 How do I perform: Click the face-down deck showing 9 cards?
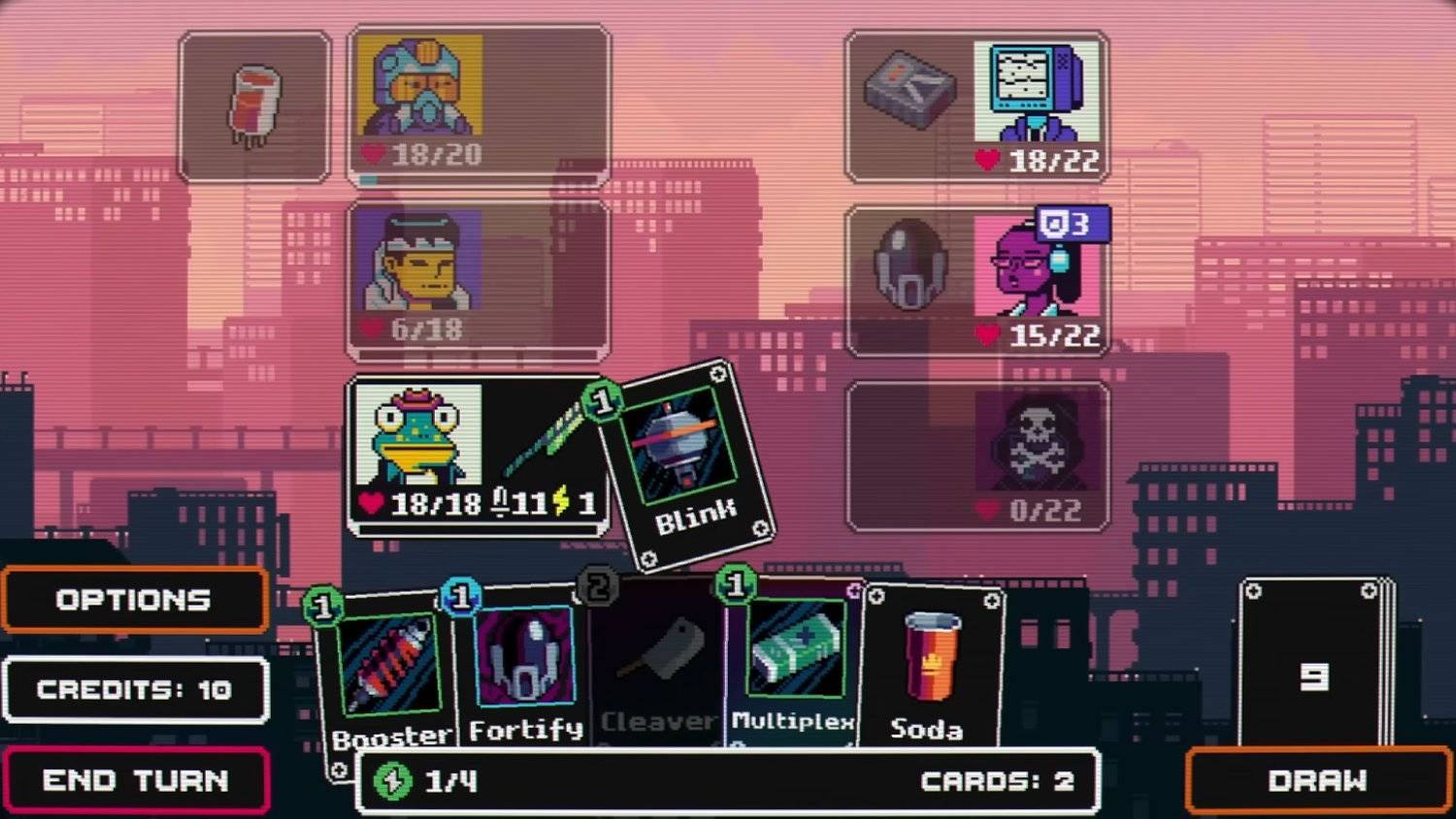pos(1315,674)
